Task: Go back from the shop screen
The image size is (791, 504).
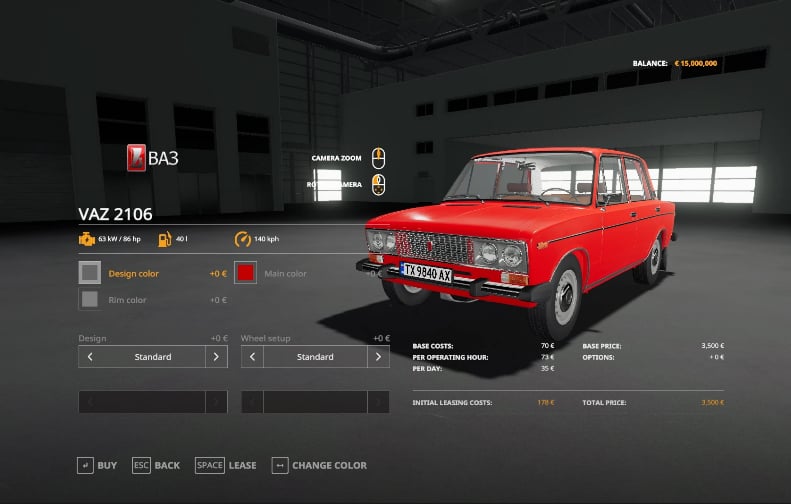Action: tap(155, 465)
